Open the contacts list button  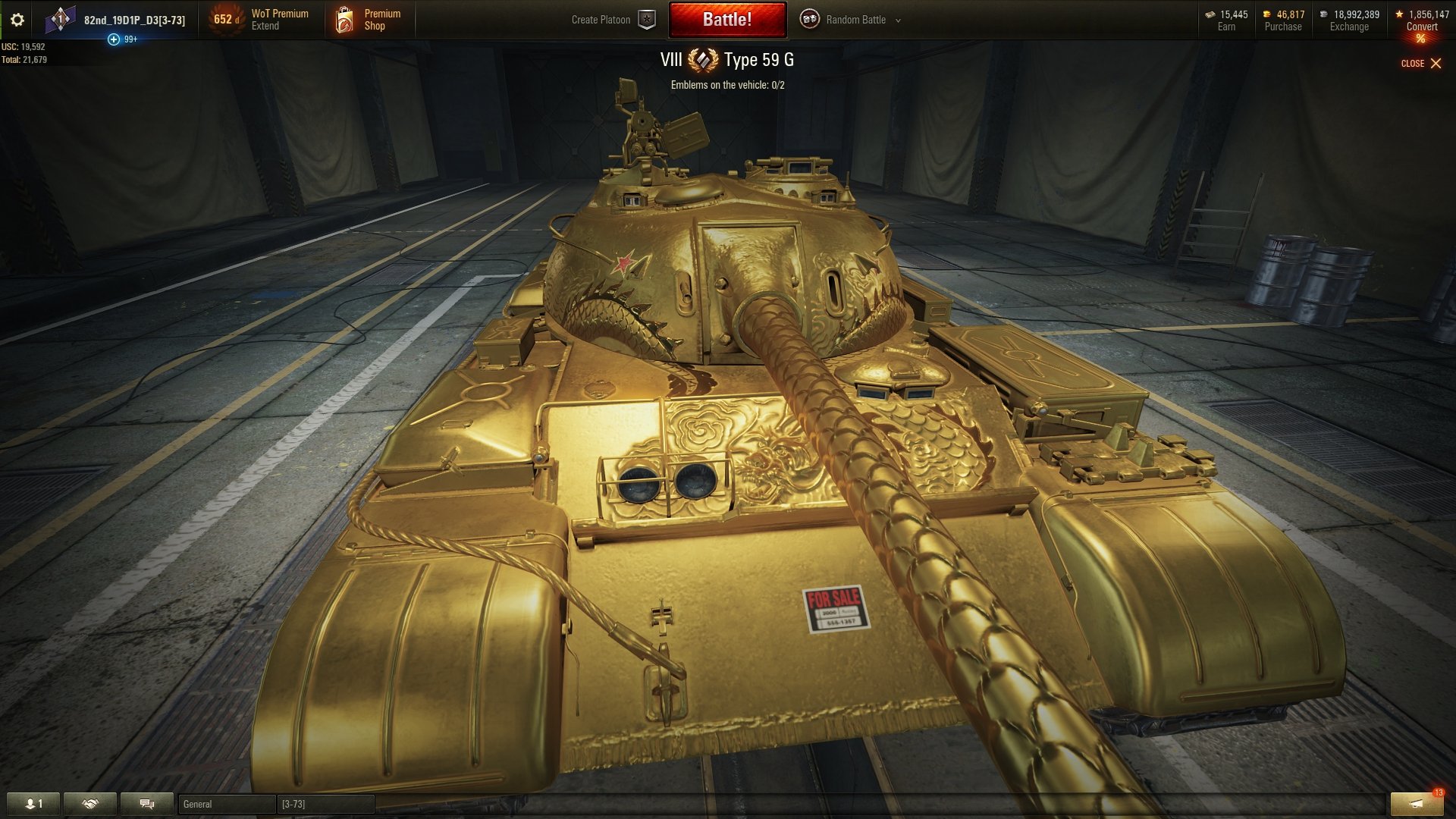click(x=33, y=804)
